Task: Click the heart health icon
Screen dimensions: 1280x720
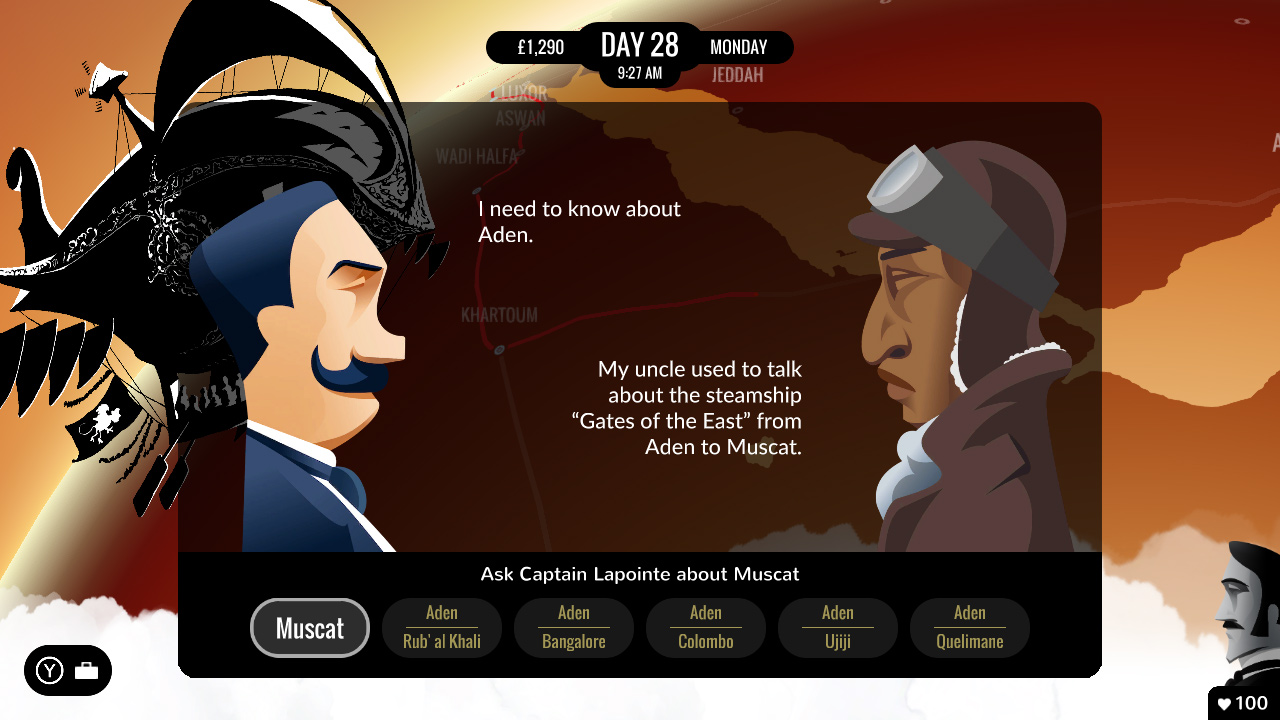Action: (x=1227, y=703)
